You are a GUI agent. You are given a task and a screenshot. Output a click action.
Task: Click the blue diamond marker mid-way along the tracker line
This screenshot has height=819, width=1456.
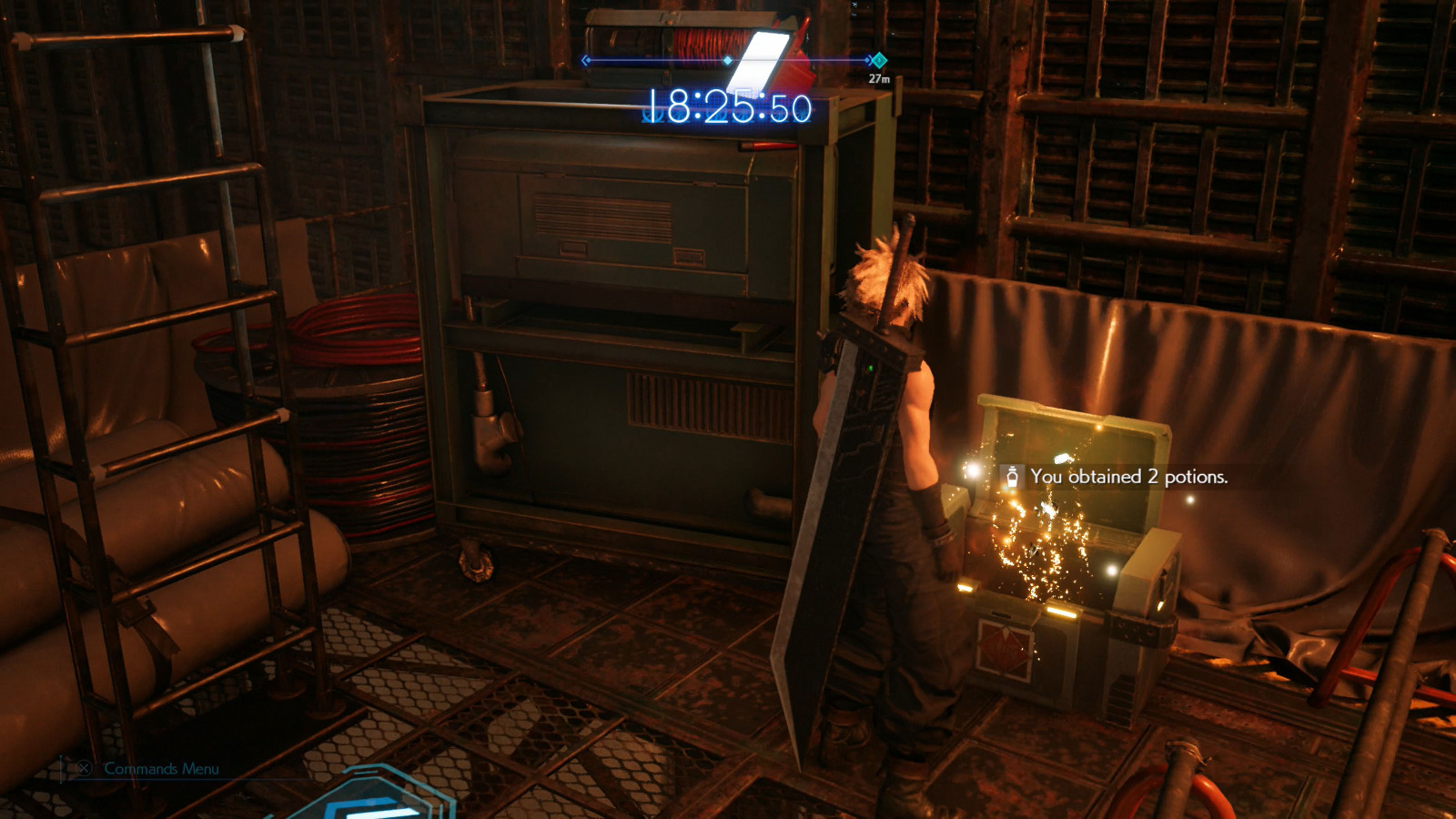[726, 60]
